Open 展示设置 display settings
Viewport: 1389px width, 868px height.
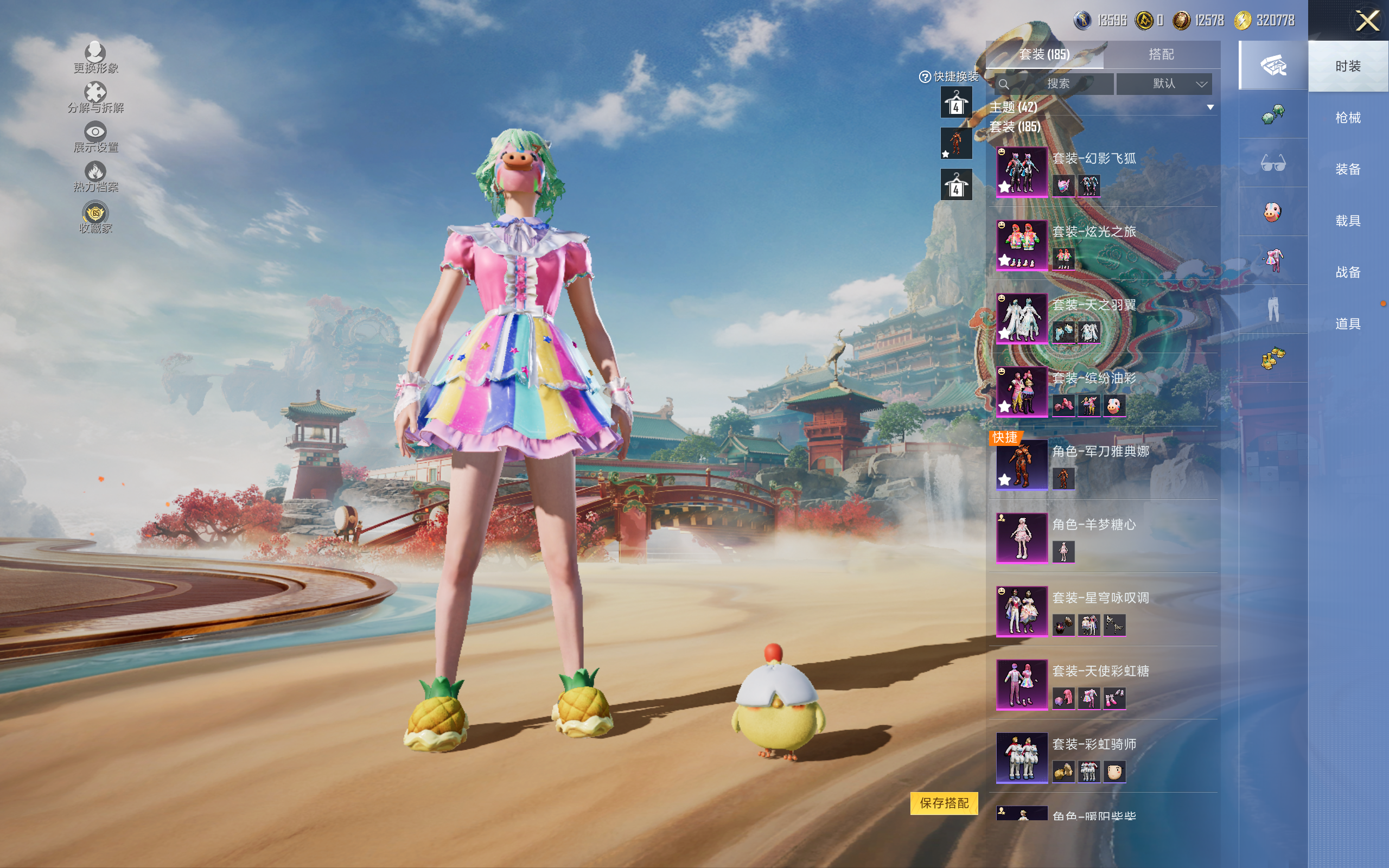(95, 137)
